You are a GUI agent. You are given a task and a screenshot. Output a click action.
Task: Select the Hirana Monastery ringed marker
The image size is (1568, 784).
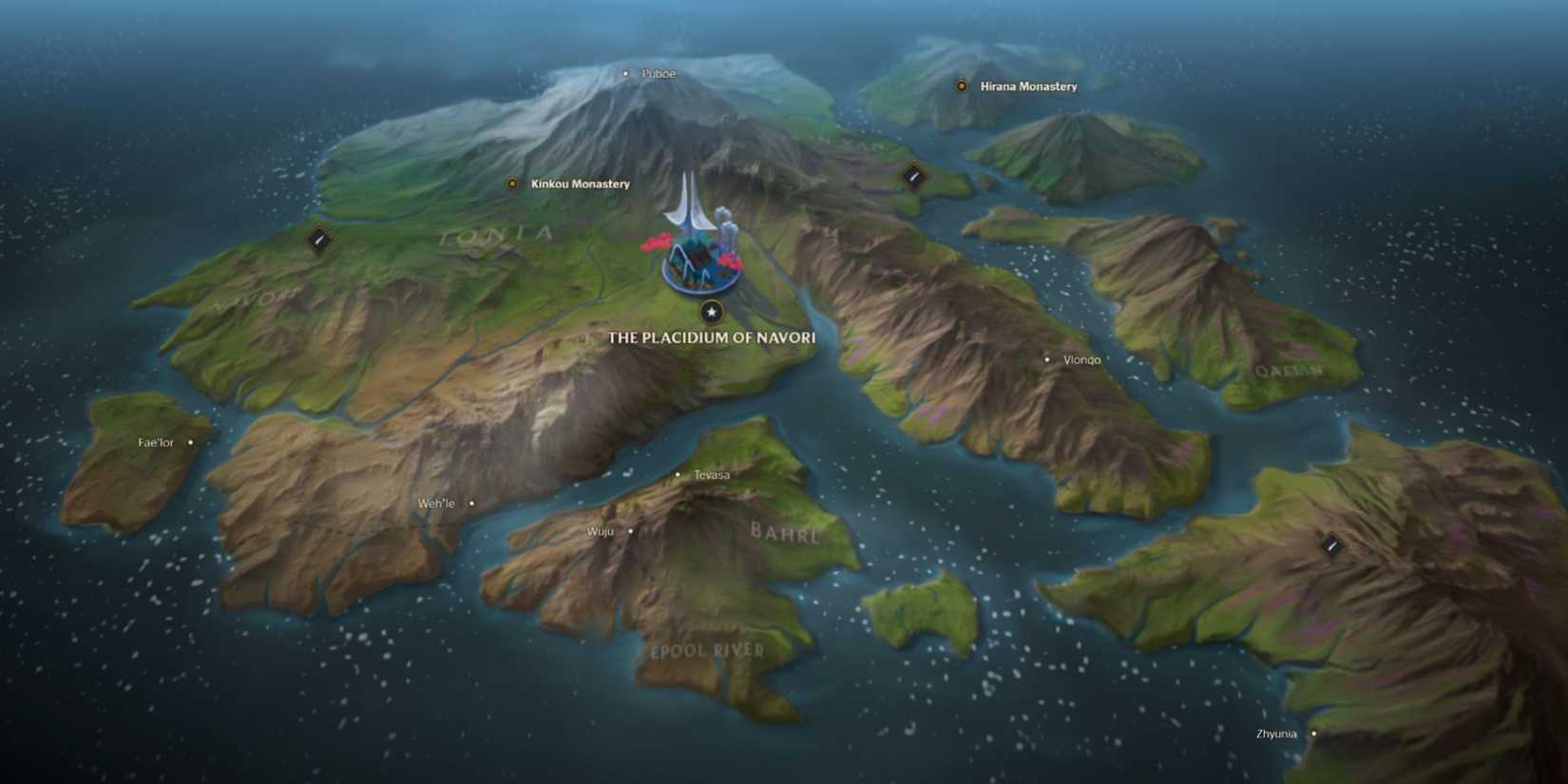960,86
